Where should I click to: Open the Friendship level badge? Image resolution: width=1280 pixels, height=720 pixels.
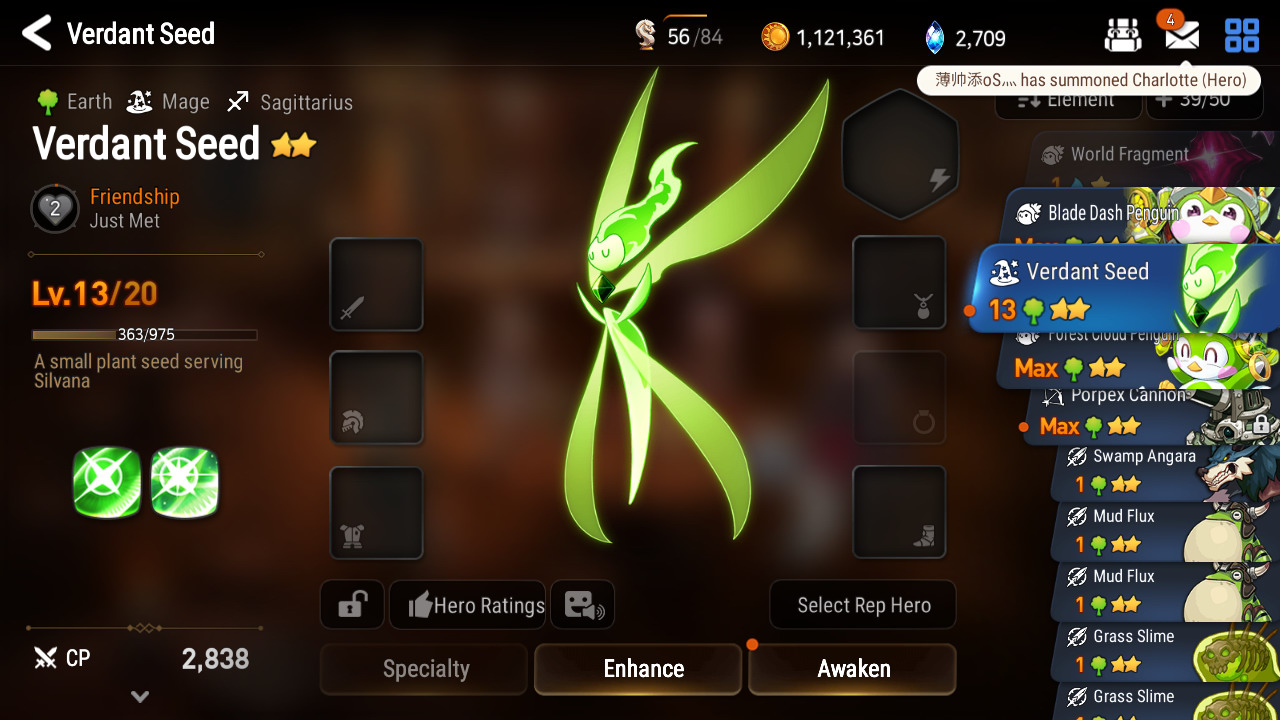[55, 209]
